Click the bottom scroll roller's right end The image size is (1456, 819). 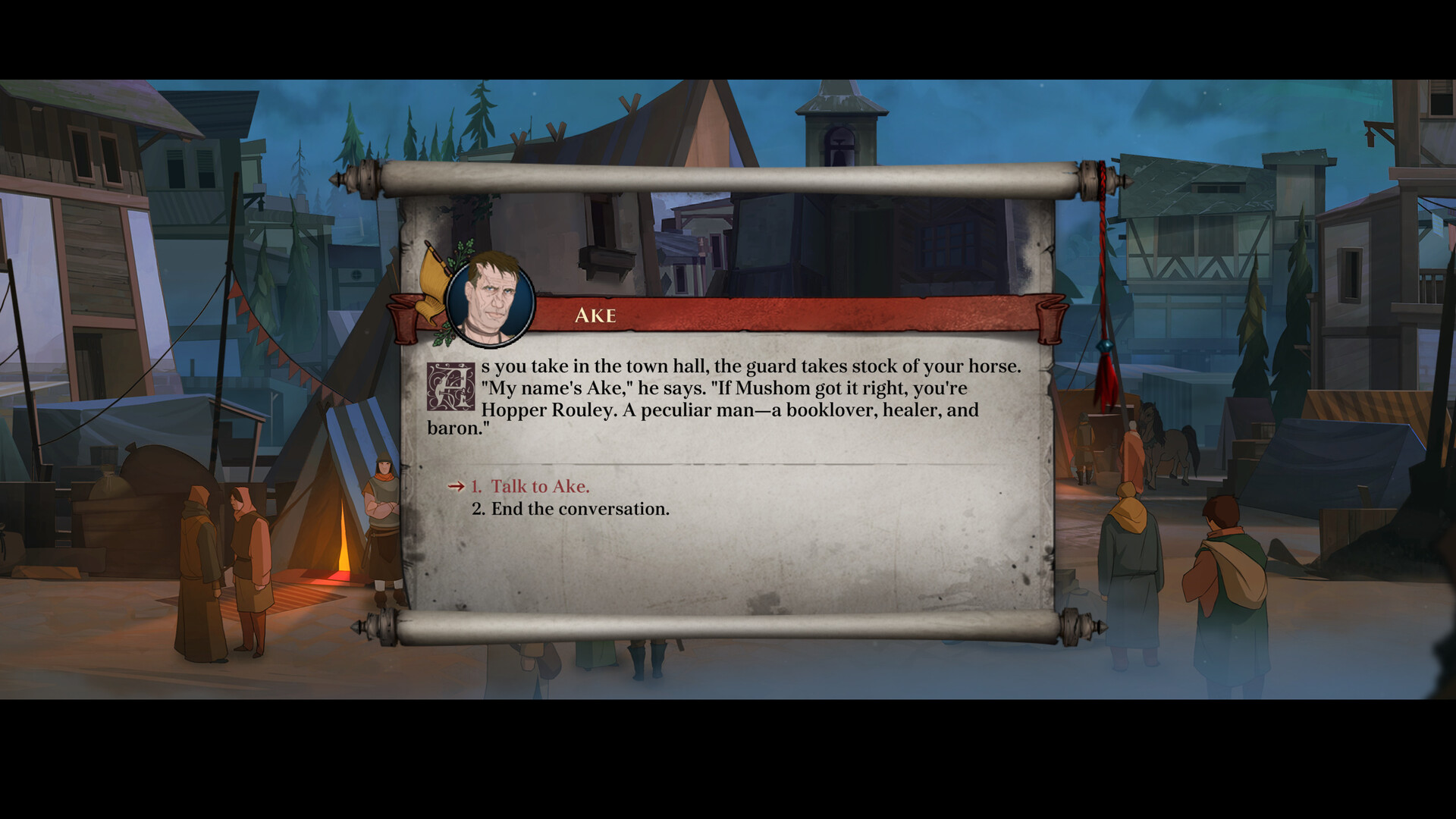click(x=1083, y=627)
